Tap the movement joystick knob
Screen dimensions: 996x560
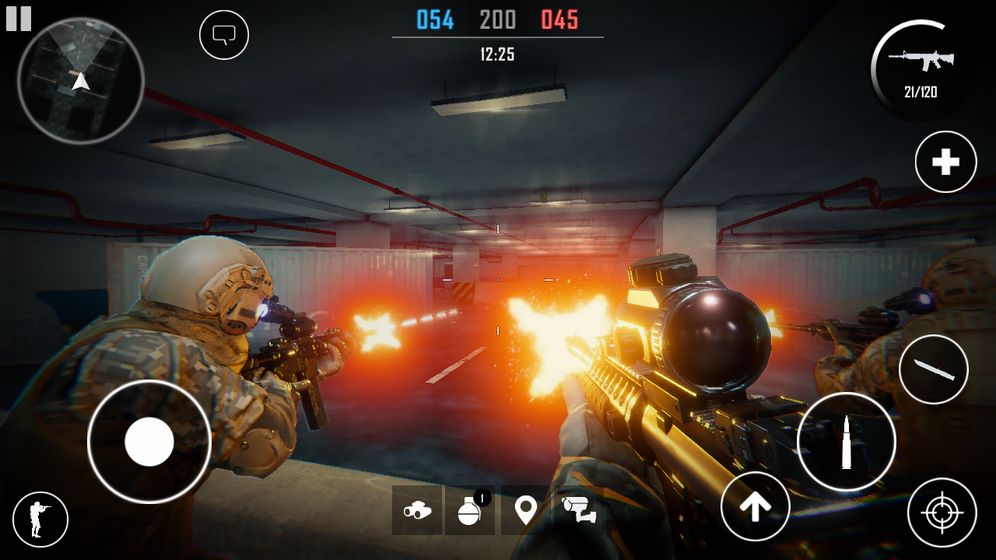click(x=149, y=441)
